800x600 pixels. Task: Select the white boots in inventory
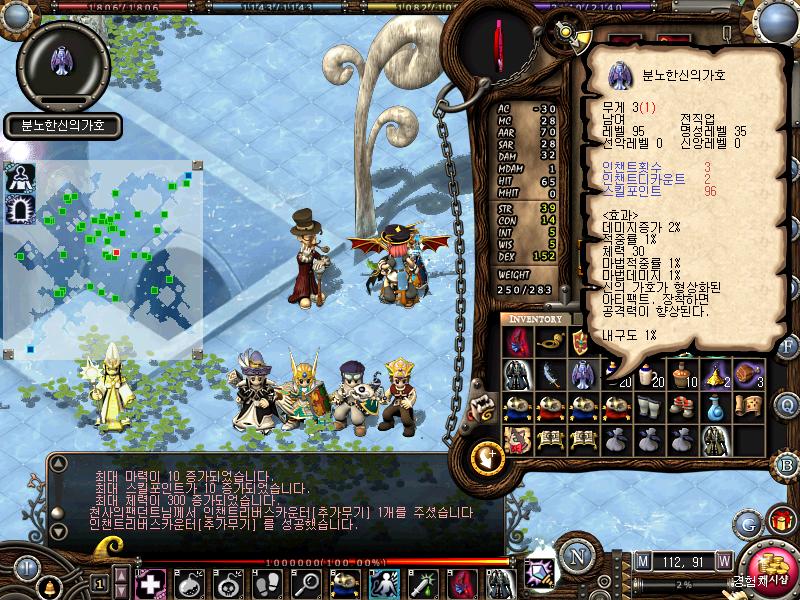pos(649,406)
